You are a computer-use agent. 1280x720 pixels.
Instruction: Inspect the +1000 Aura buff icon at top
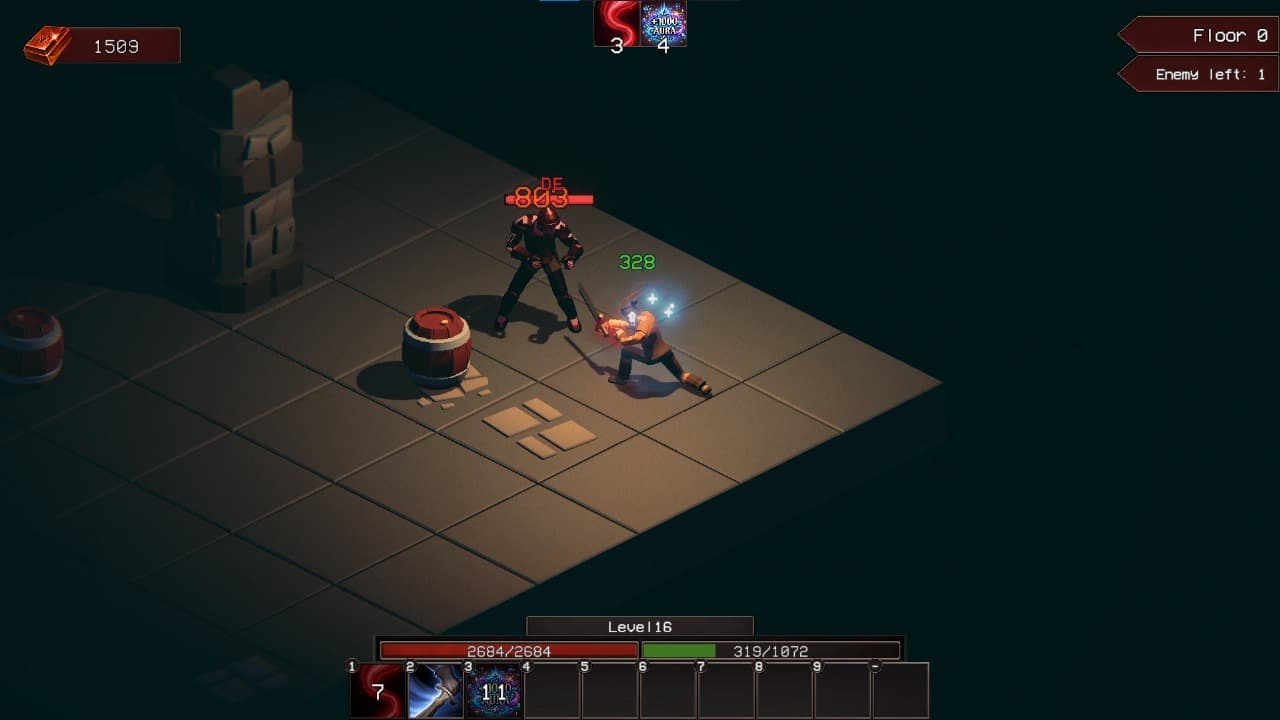click(x=664, y=24)
